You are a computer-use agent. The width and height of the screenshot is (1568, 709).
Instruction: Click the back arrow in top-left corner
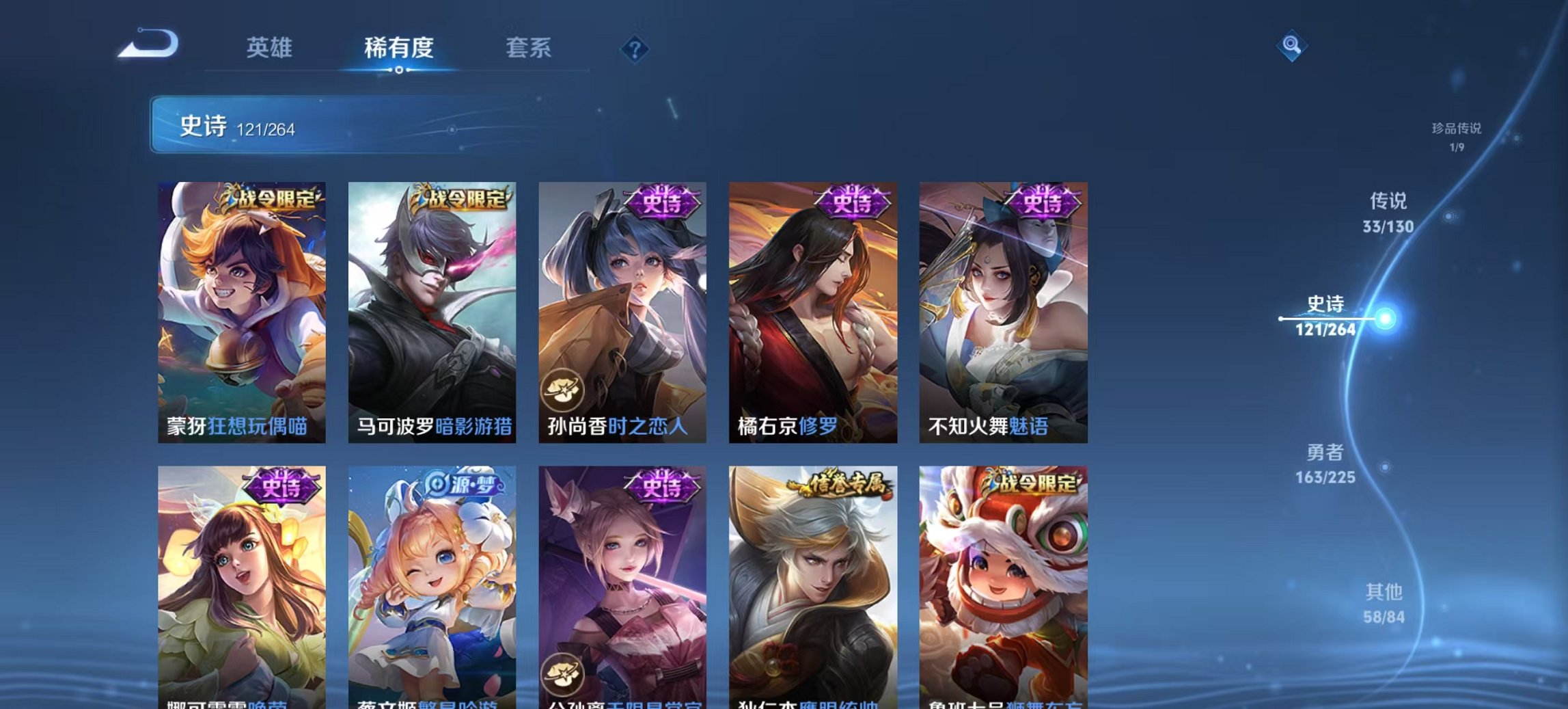(147, 45)
